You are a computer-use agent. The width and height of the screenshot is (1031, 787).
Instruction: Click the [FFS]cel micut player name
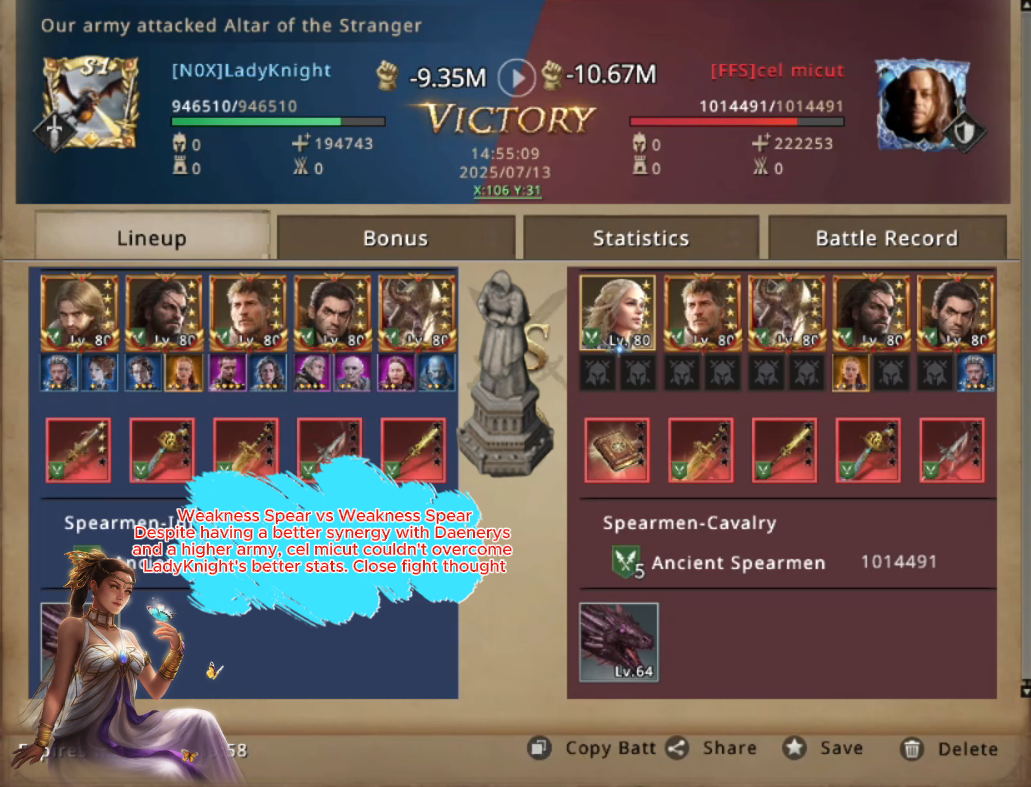(777, 71)
